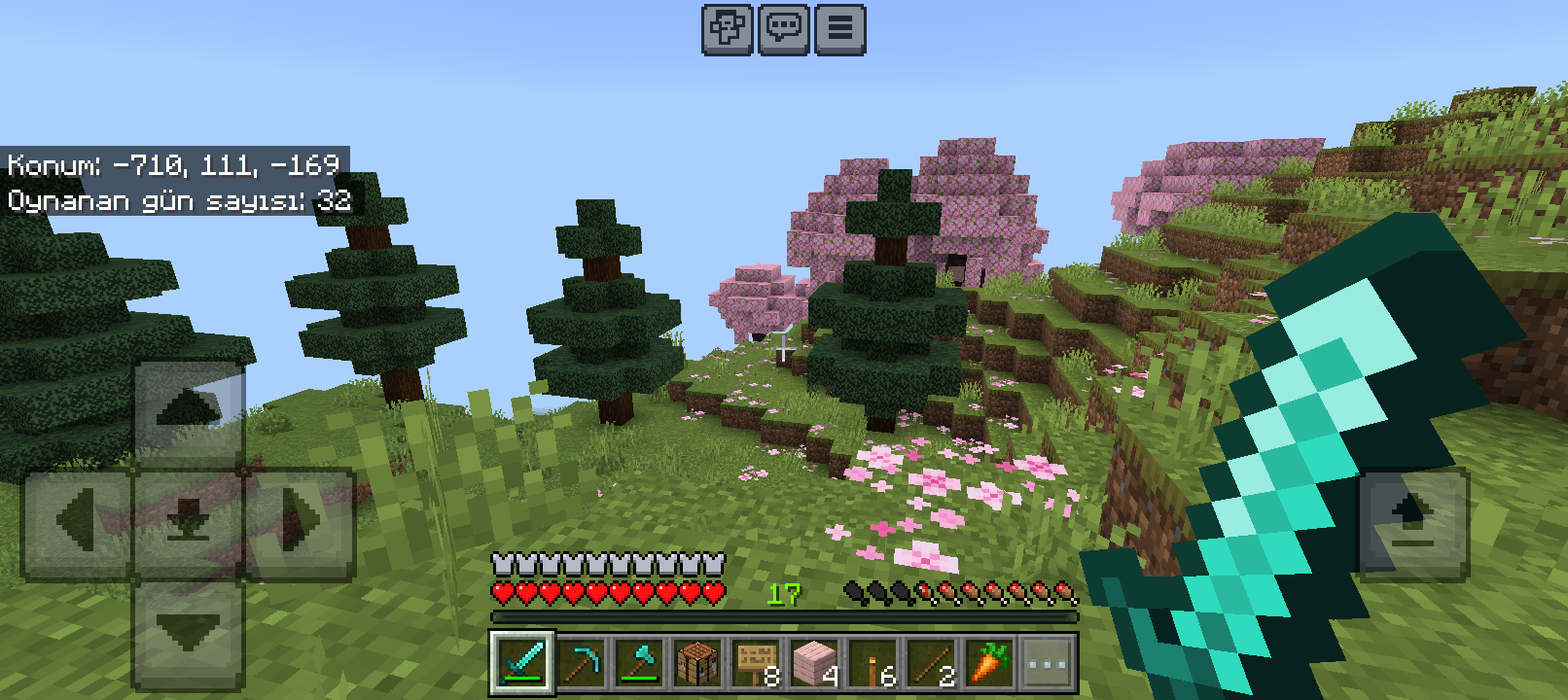Select the carrot hotbar slot
Screen dimensions: 1568x700
tap(989, 663)
